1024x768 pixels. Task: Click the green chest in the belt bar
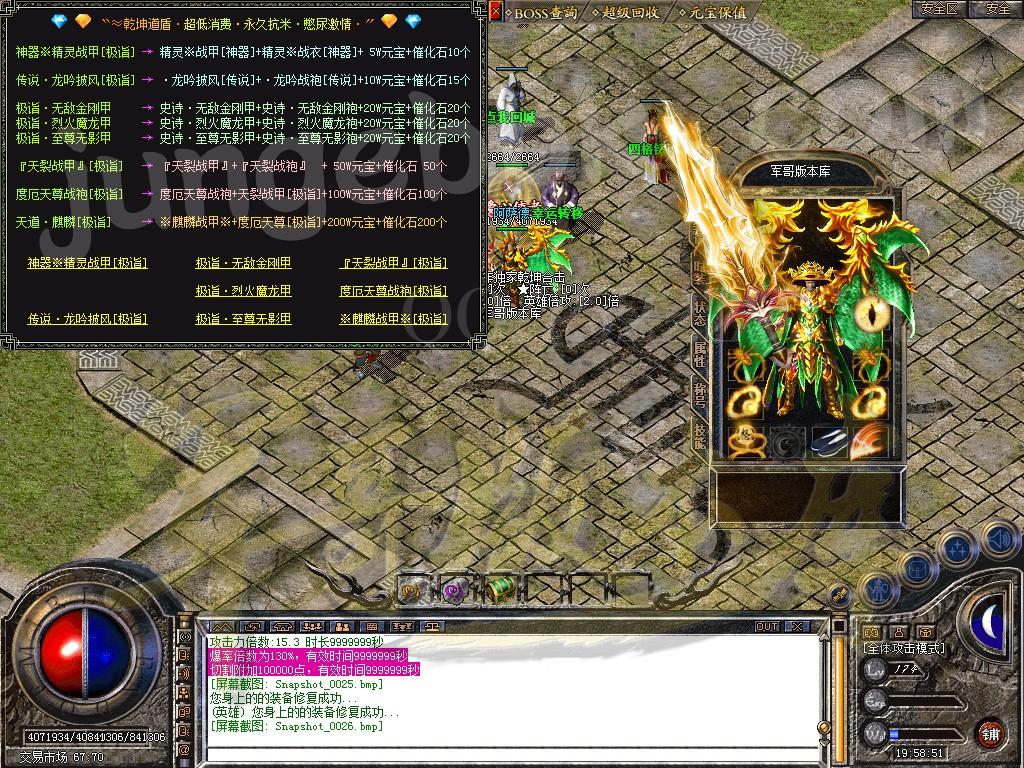(499, 590)
